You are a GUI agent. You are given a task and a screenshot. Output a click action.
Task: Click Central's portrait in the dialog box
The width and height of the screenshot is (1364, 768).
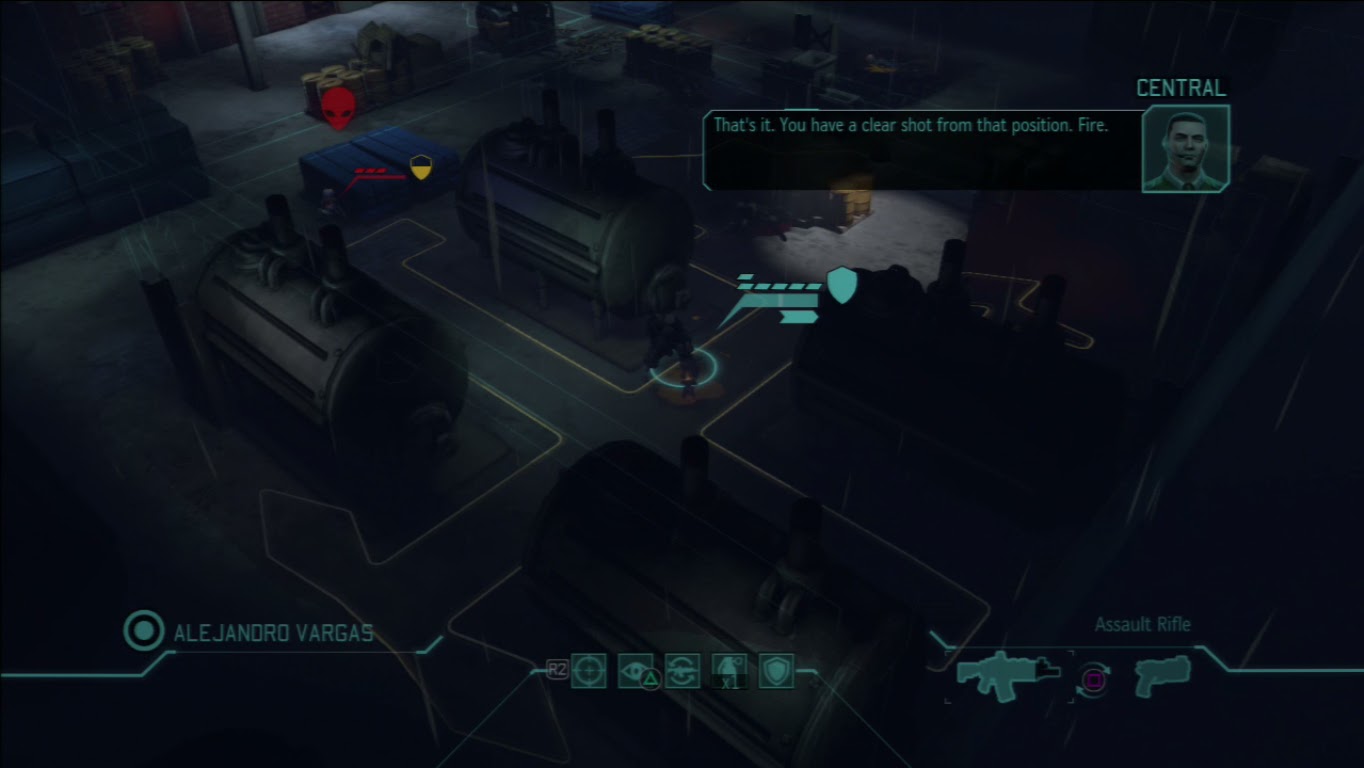(x=1185, y=150)
